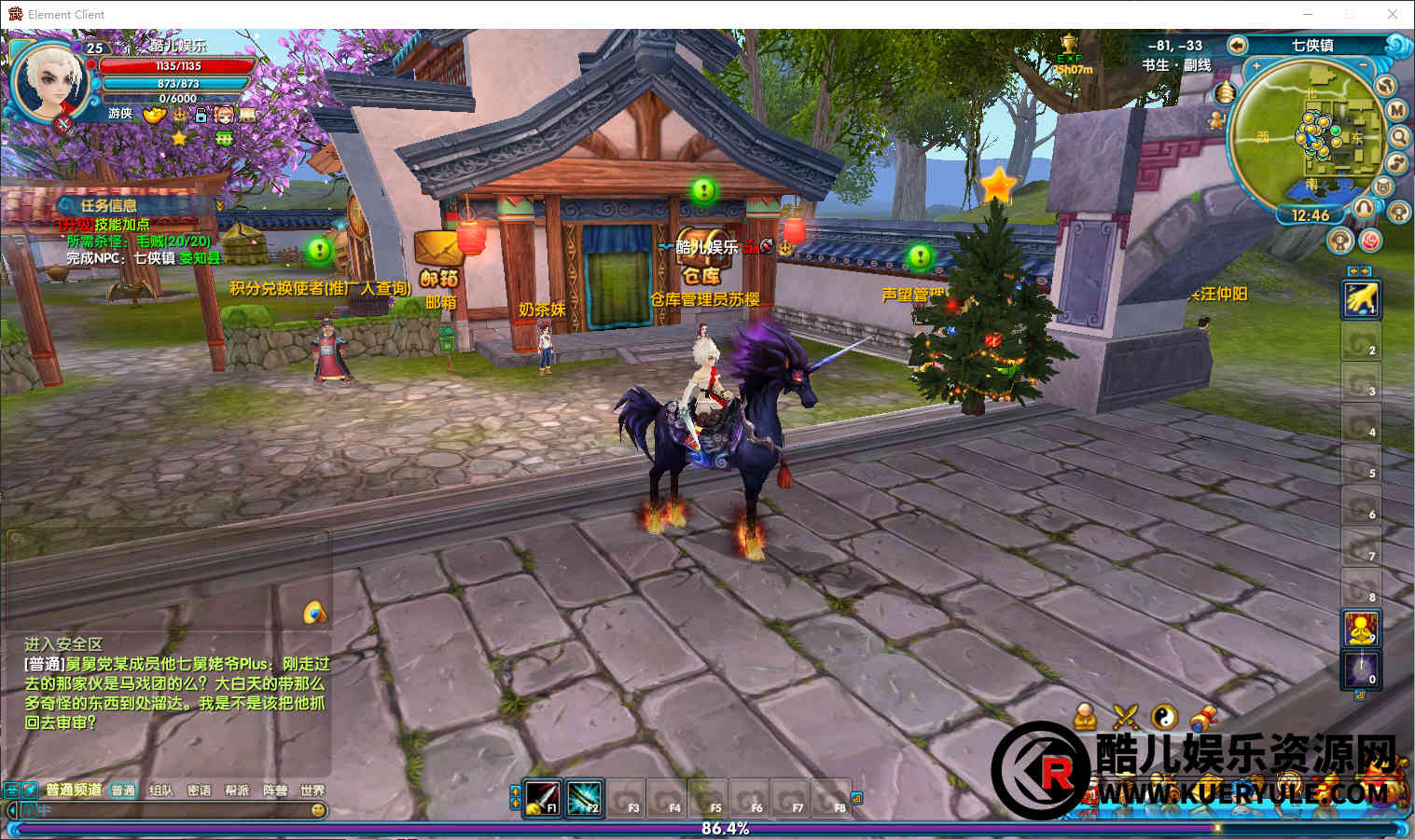The height and width of the screenshot is (840, 1415).
Task: Collapse the 任务信息 quest tracker
Action: (220, 205)
